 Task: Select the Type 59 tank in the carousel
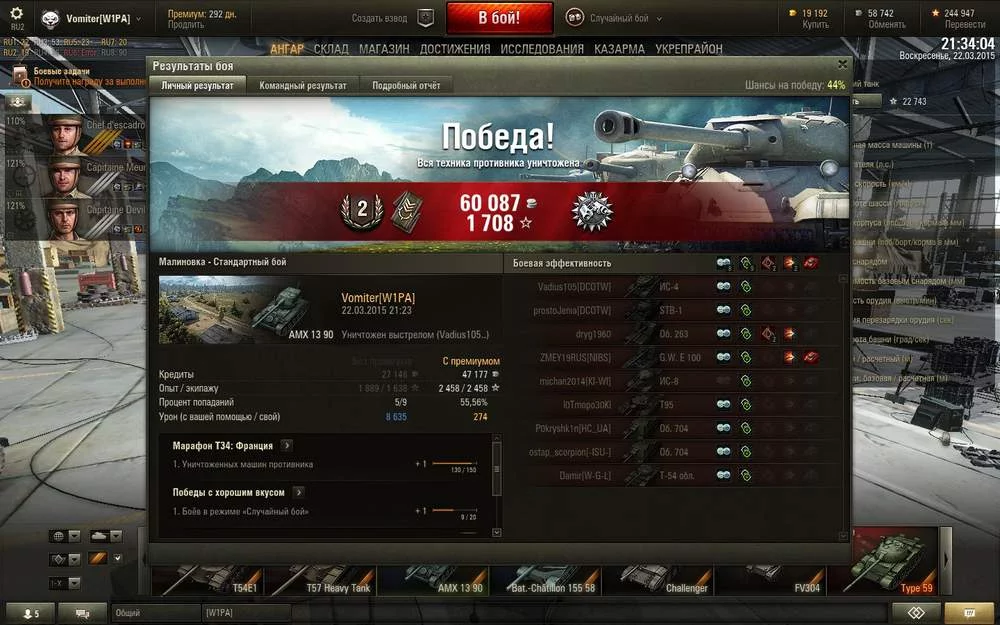(890, 572)
